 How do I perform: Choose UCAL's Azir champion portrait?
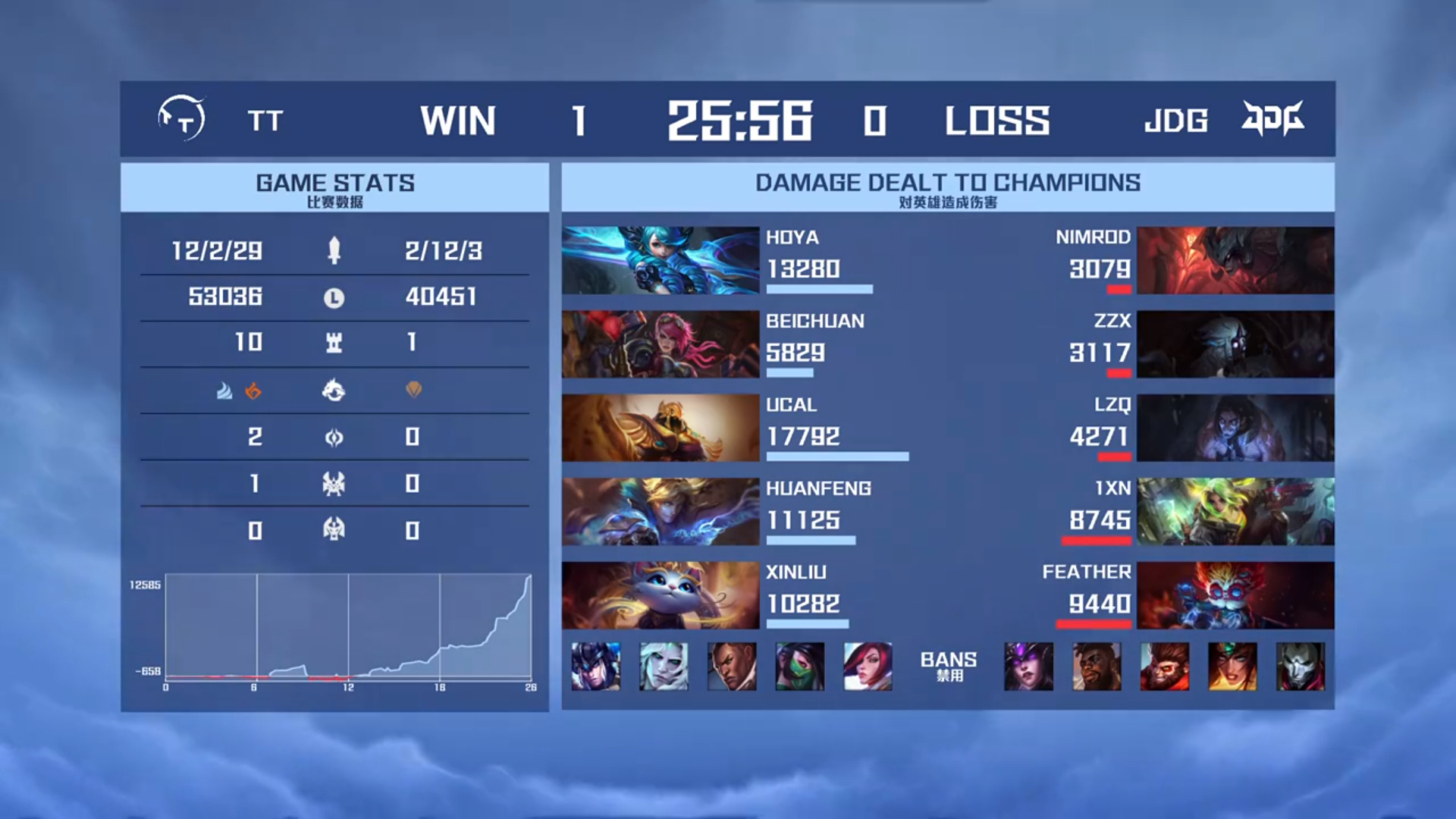coord(660,428)
